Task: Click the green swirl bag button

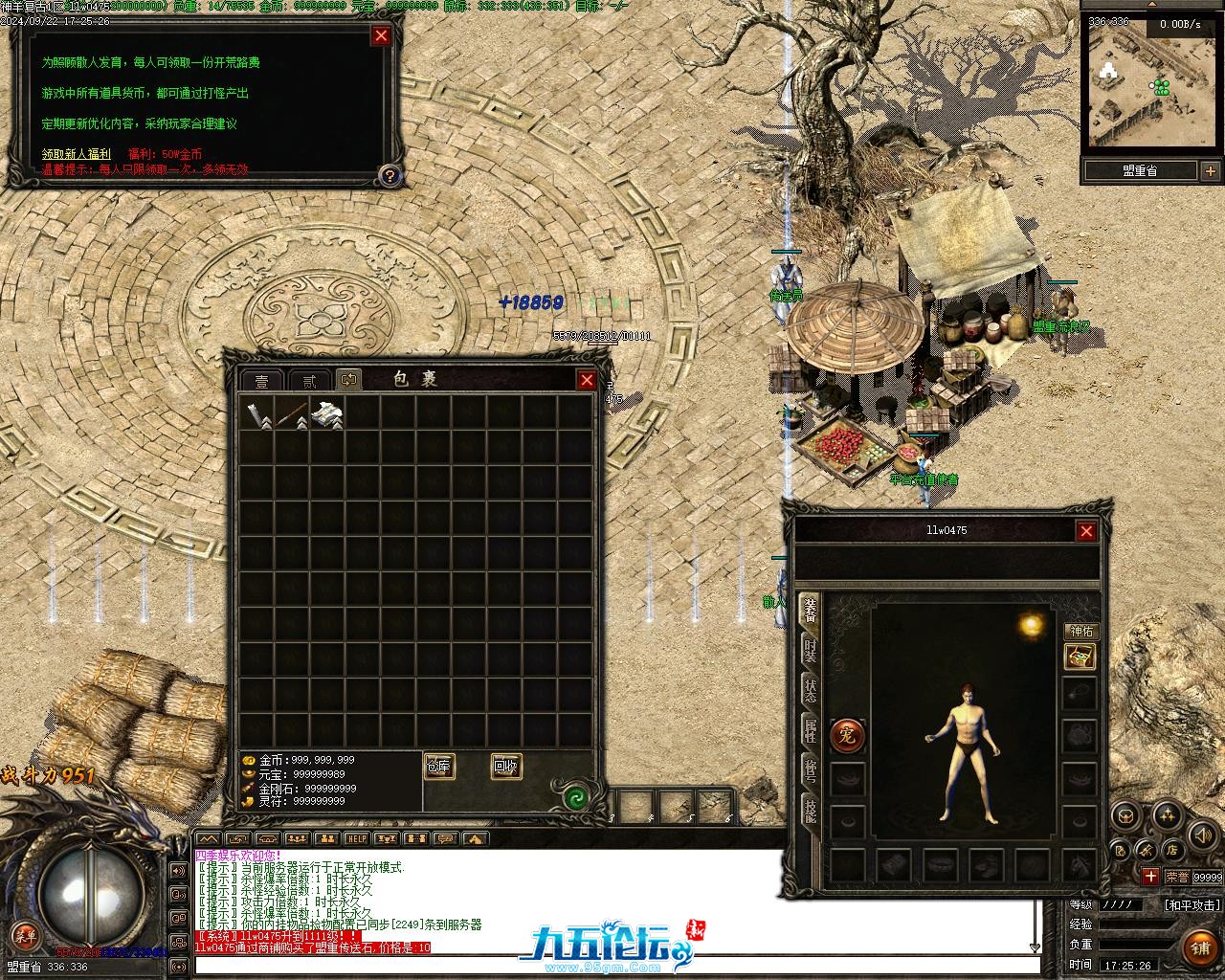Action: 576,797
